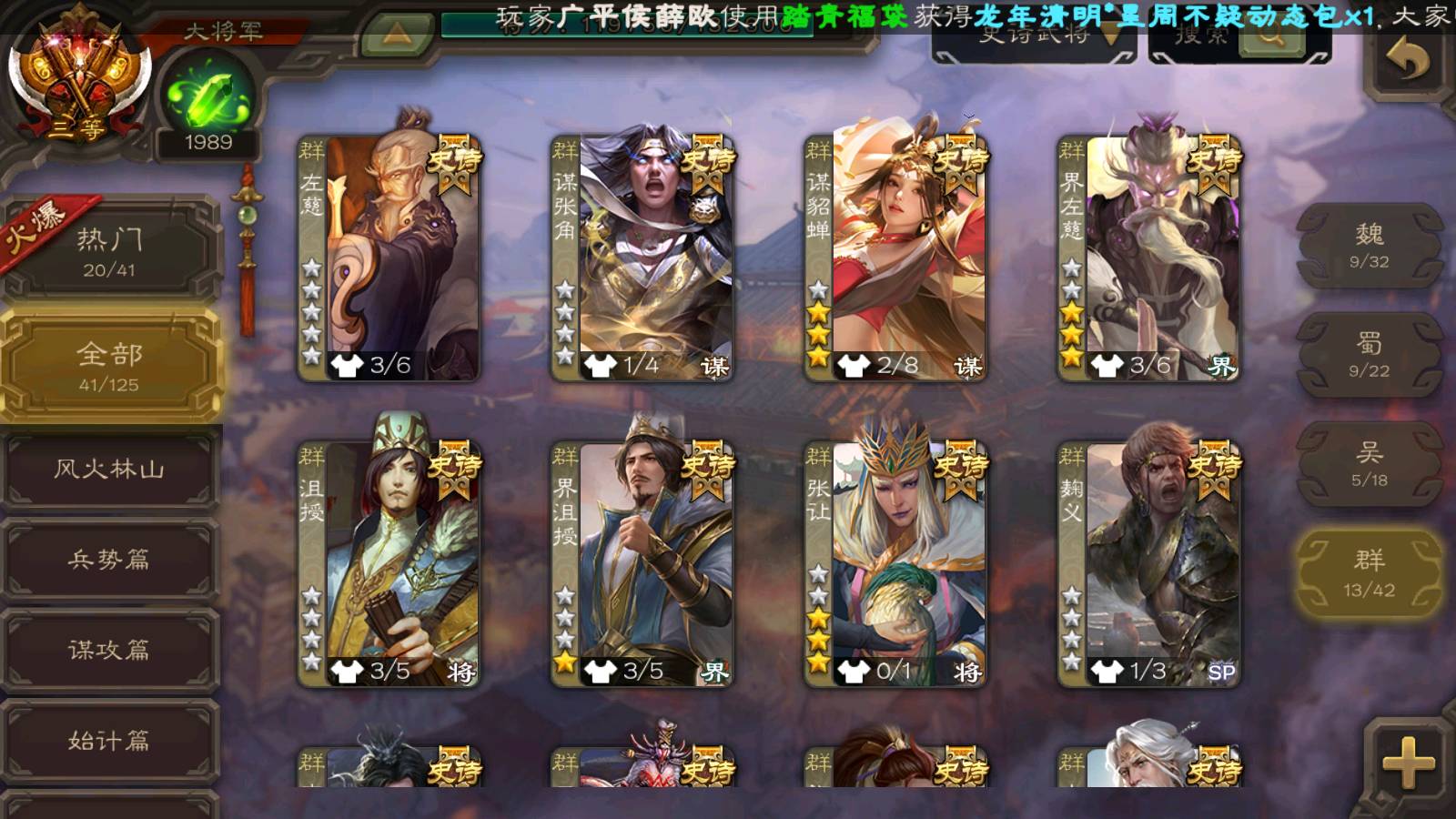Click the return arrow back button
This screenshot has height=819, width=1456.
[1407, 61]
